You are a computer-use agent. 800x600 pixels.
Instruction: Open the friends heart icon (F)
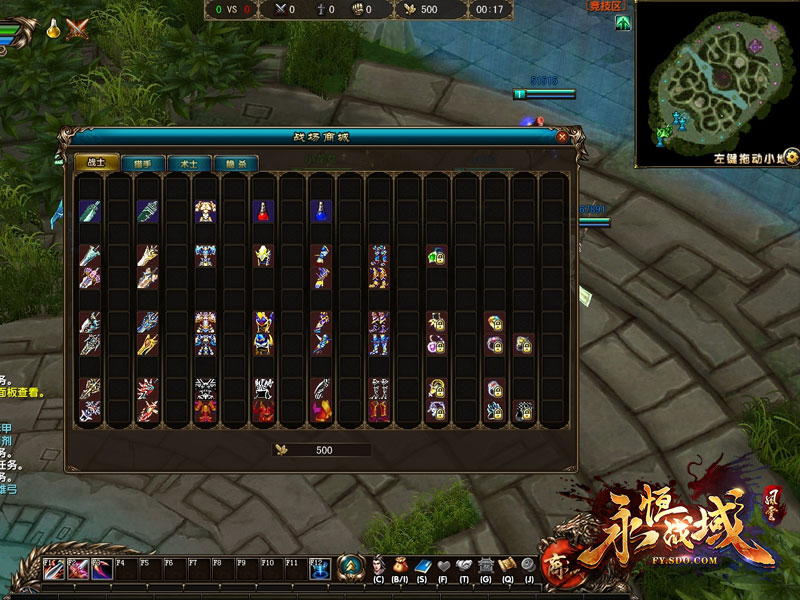pyautogui.click(x=443, y=565)
